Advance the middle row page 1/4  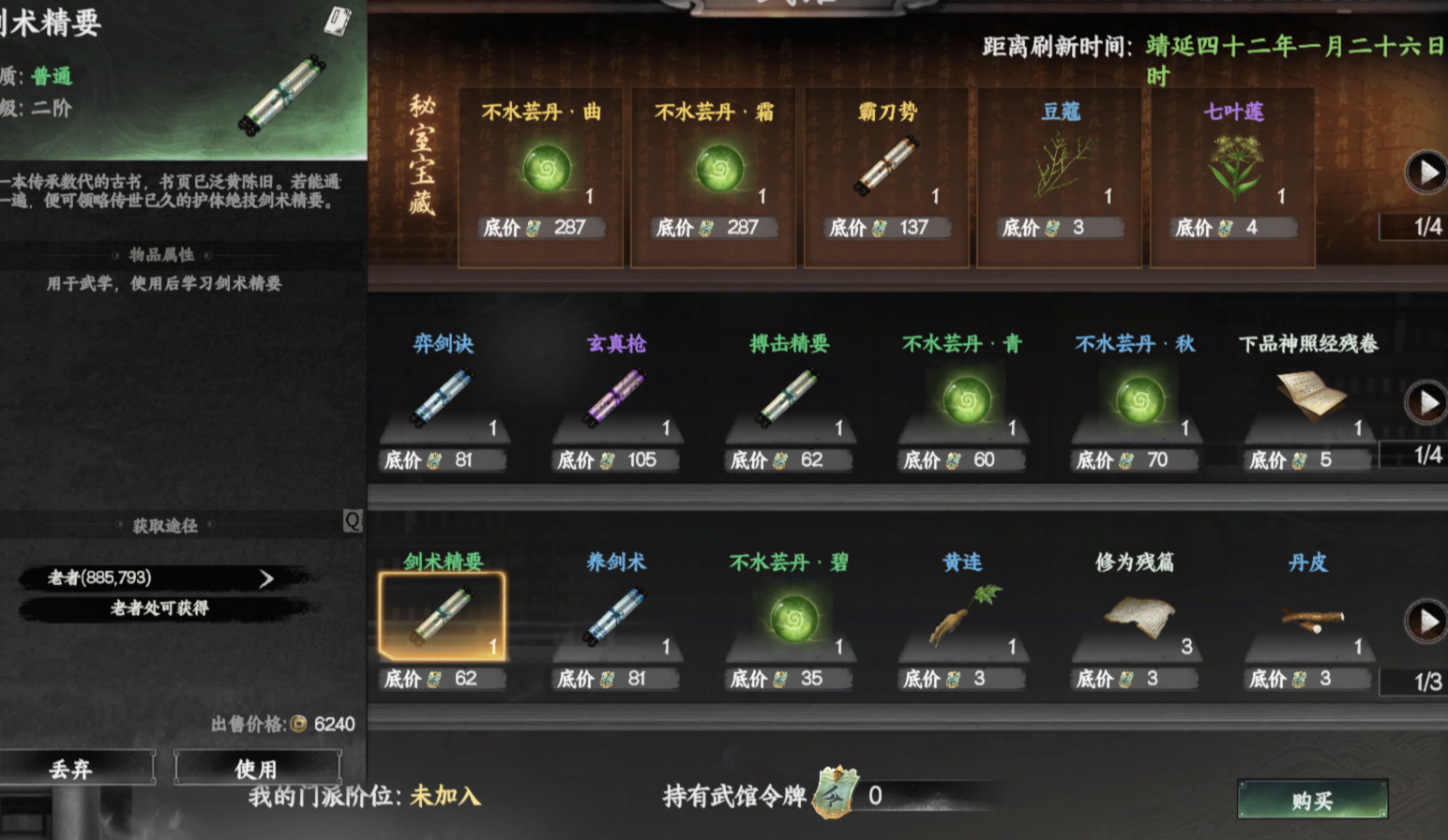[x=1424, y=404]
